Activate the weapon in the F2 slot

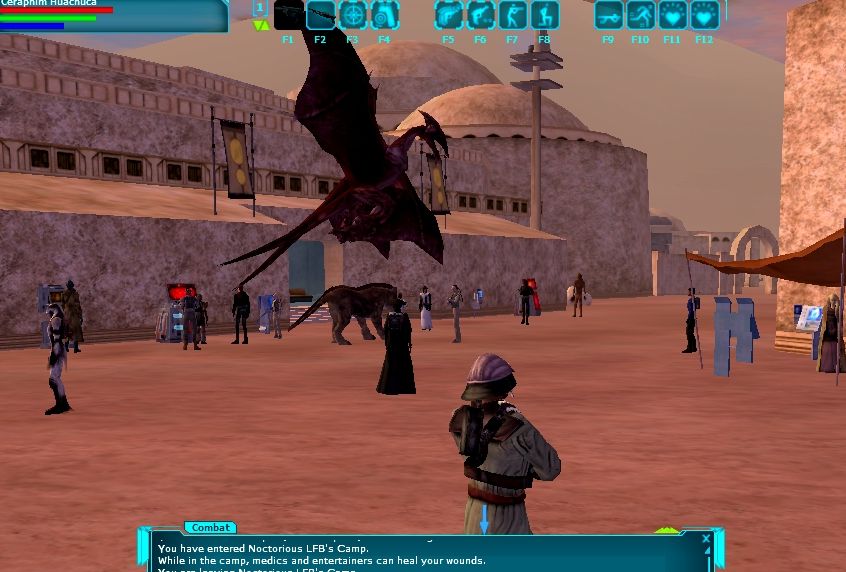(x=320, y=15)
